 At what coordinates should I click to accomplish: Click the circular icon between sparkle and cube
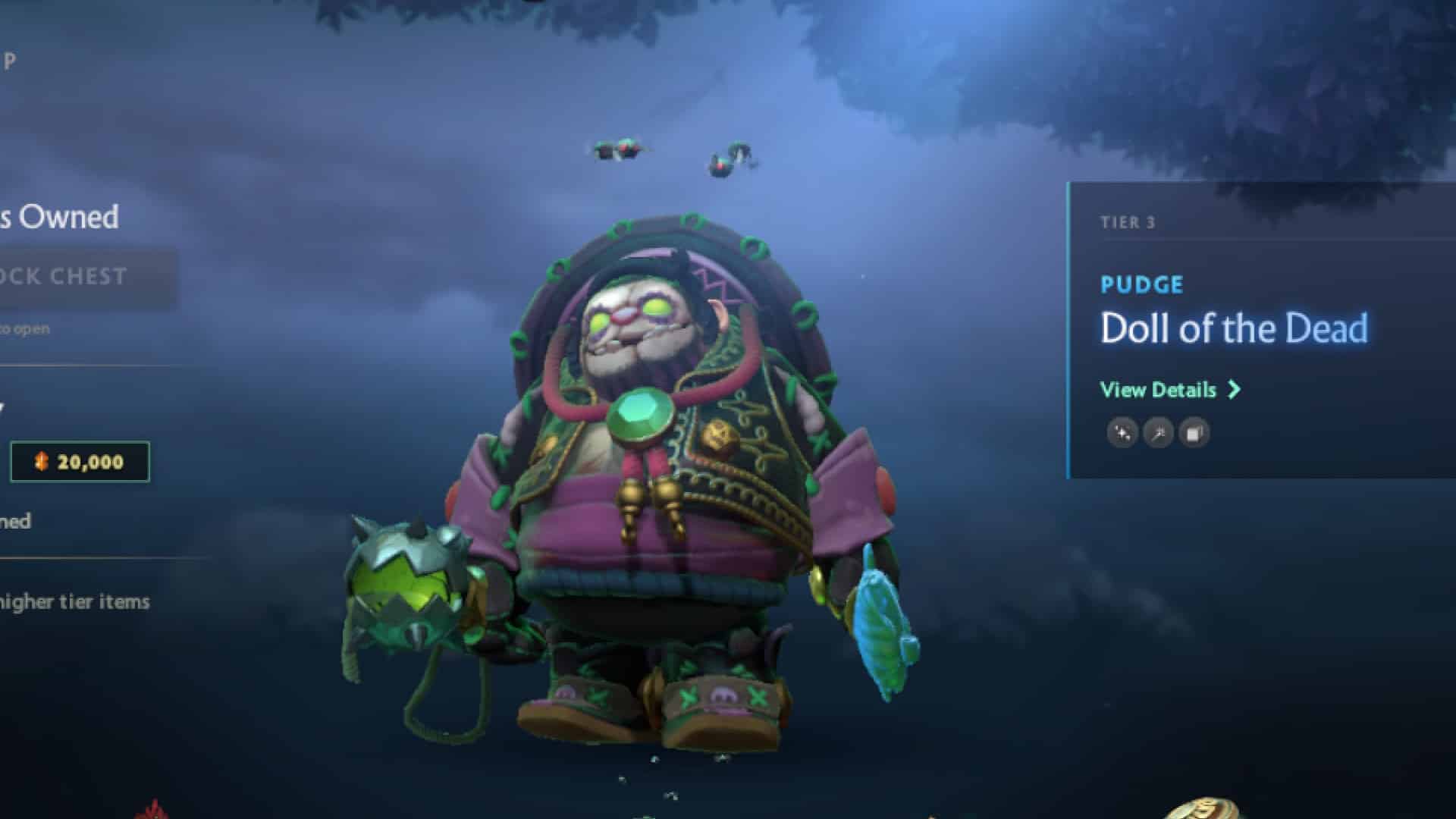1158,432
